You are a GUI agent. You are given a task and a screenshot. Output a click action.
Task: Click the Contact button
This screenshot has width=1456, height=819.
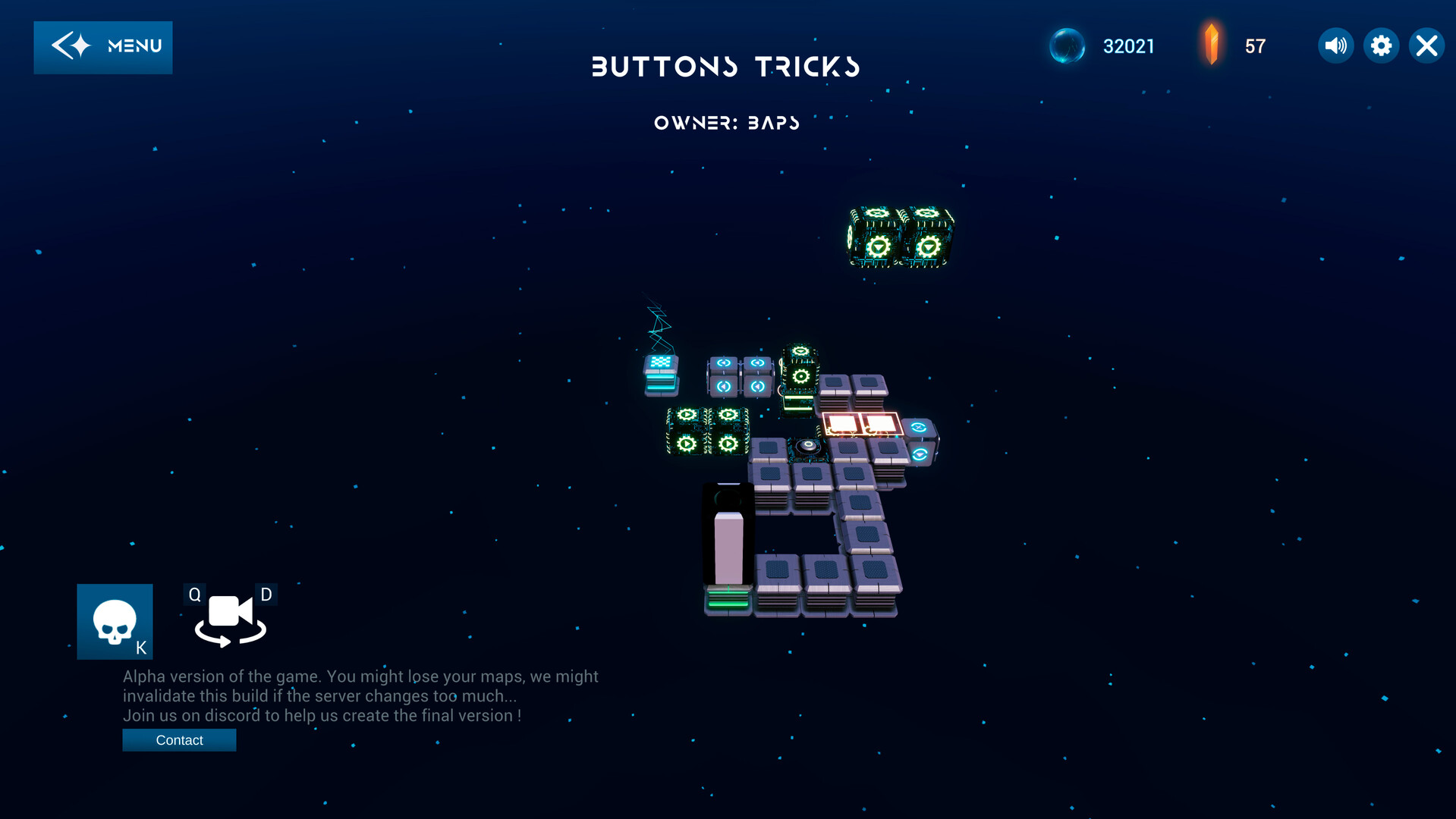179,739
